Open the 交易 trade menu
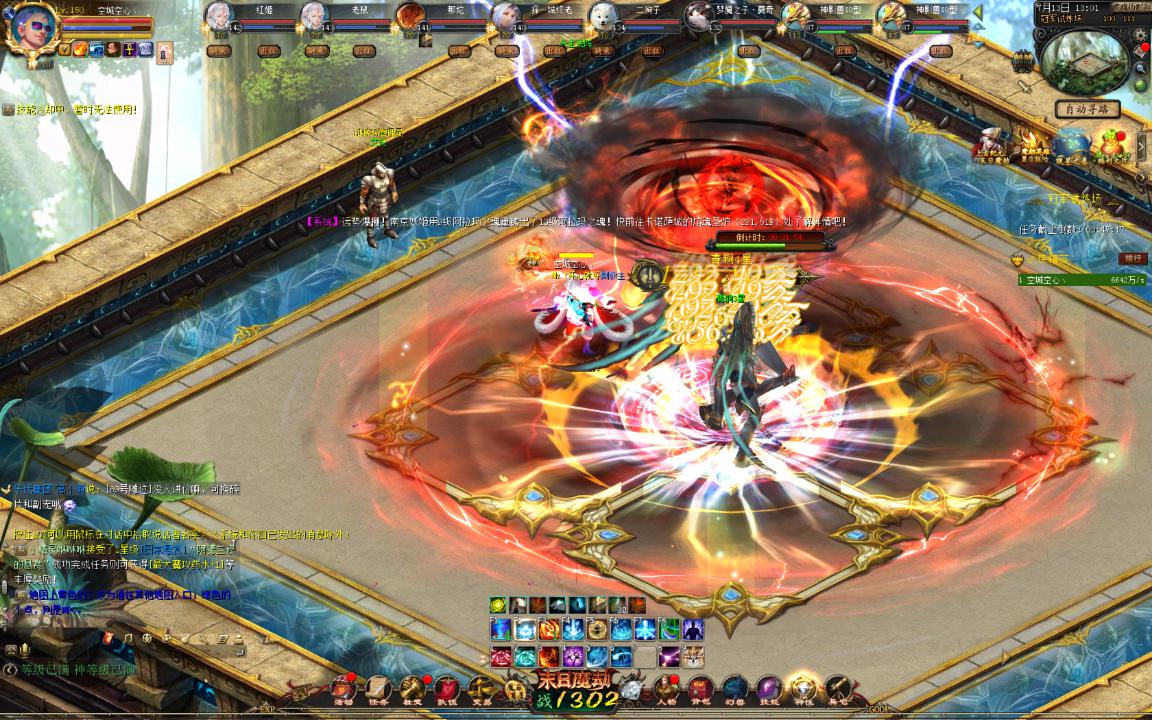This screenshot has height=720, width=1152. 481,689
